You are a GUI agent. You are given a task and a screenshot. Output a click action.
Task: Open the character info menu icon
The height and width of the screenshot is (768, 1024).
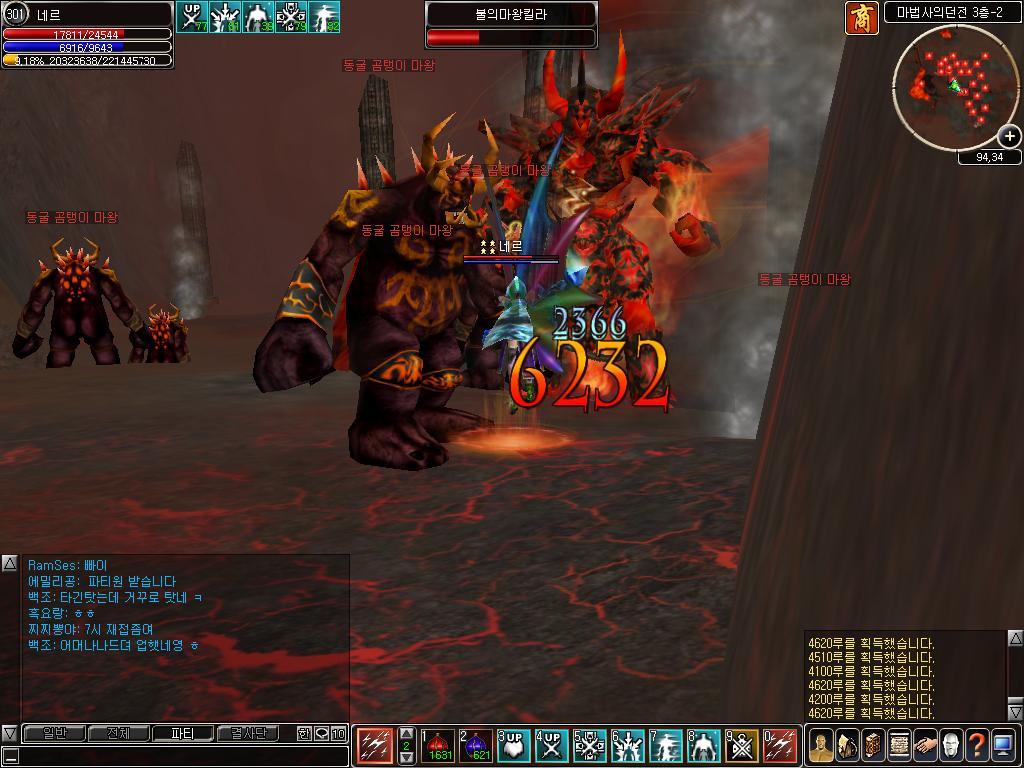click(821, 745)
